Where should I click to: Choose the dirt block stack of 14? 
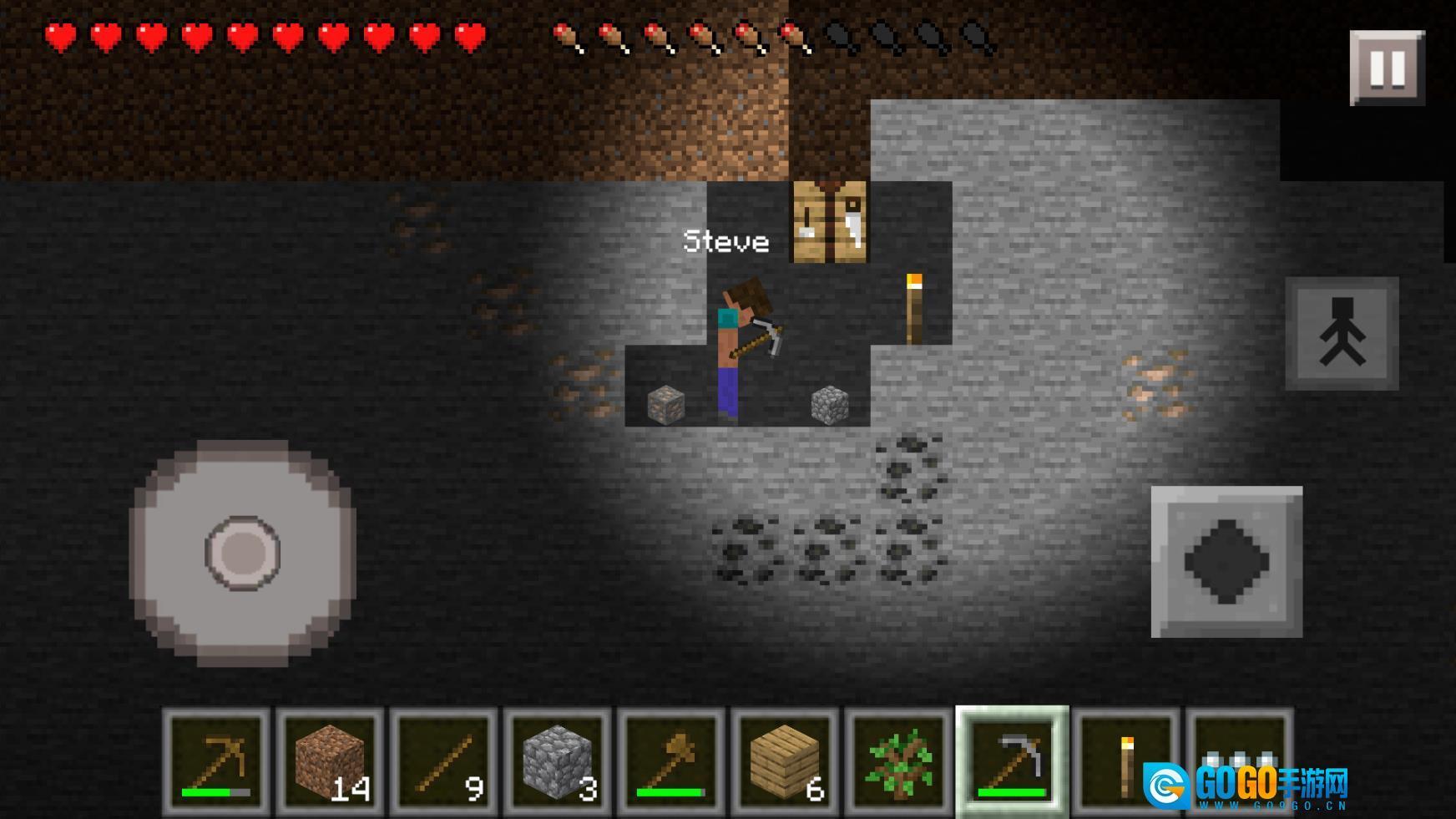[x=330, y=761]
